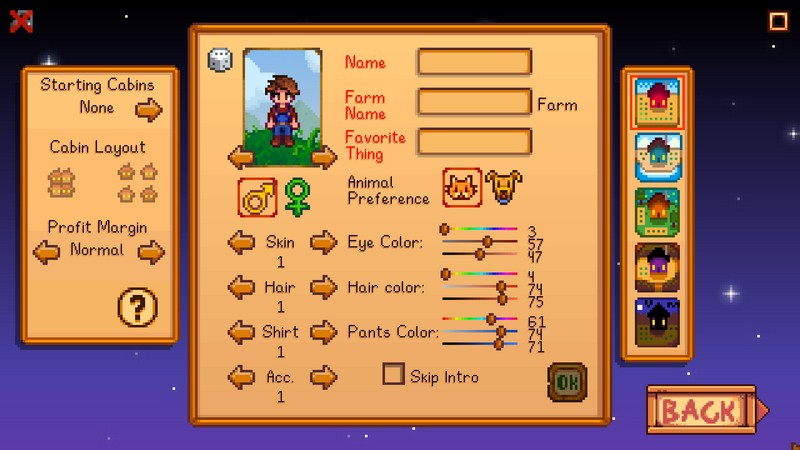Open the question mark help button
This screenshot has height=450, width=800.
click(x=138, y=308)
